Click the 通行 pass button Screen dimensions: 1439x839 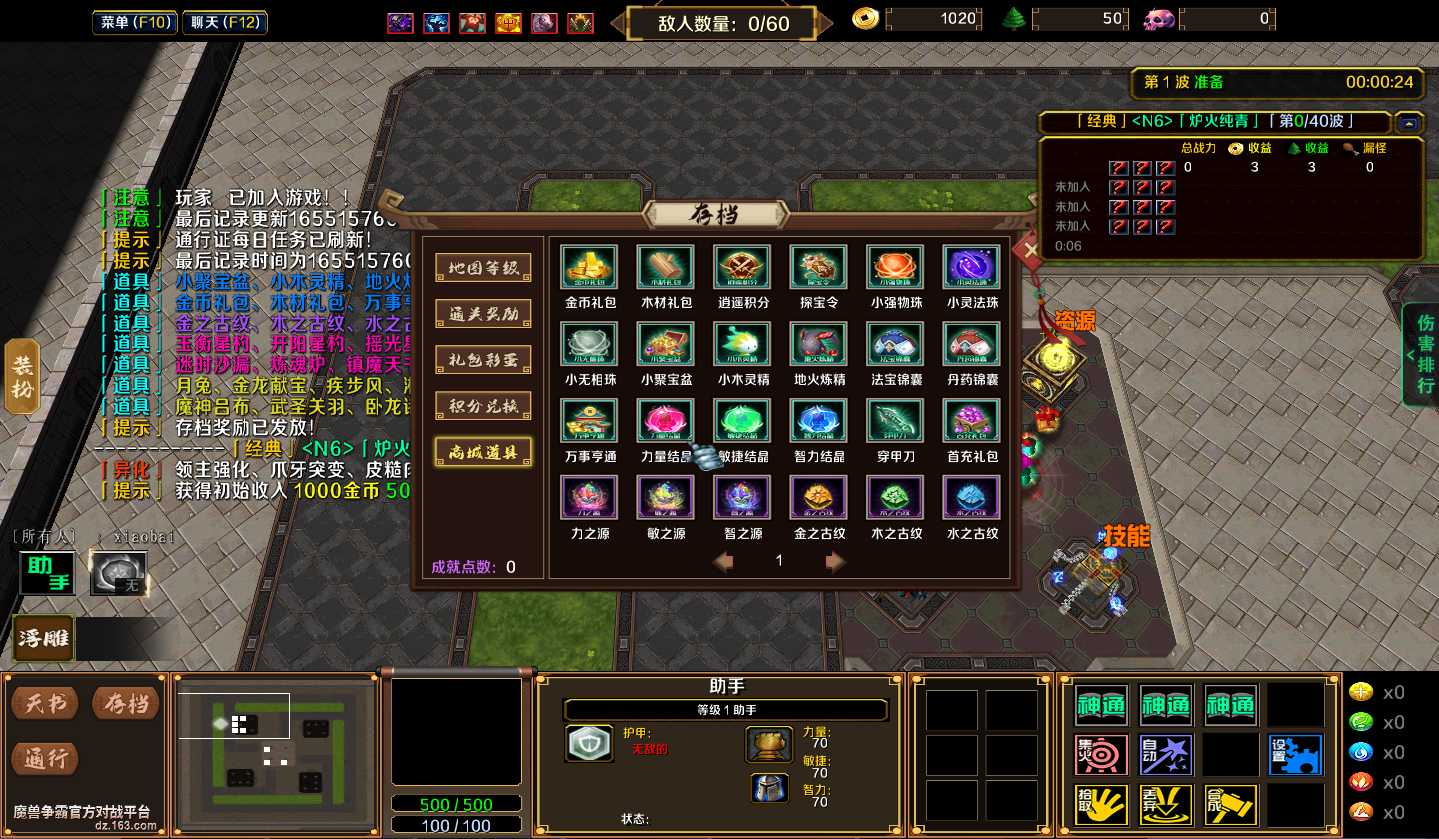[x=47, y=759]
